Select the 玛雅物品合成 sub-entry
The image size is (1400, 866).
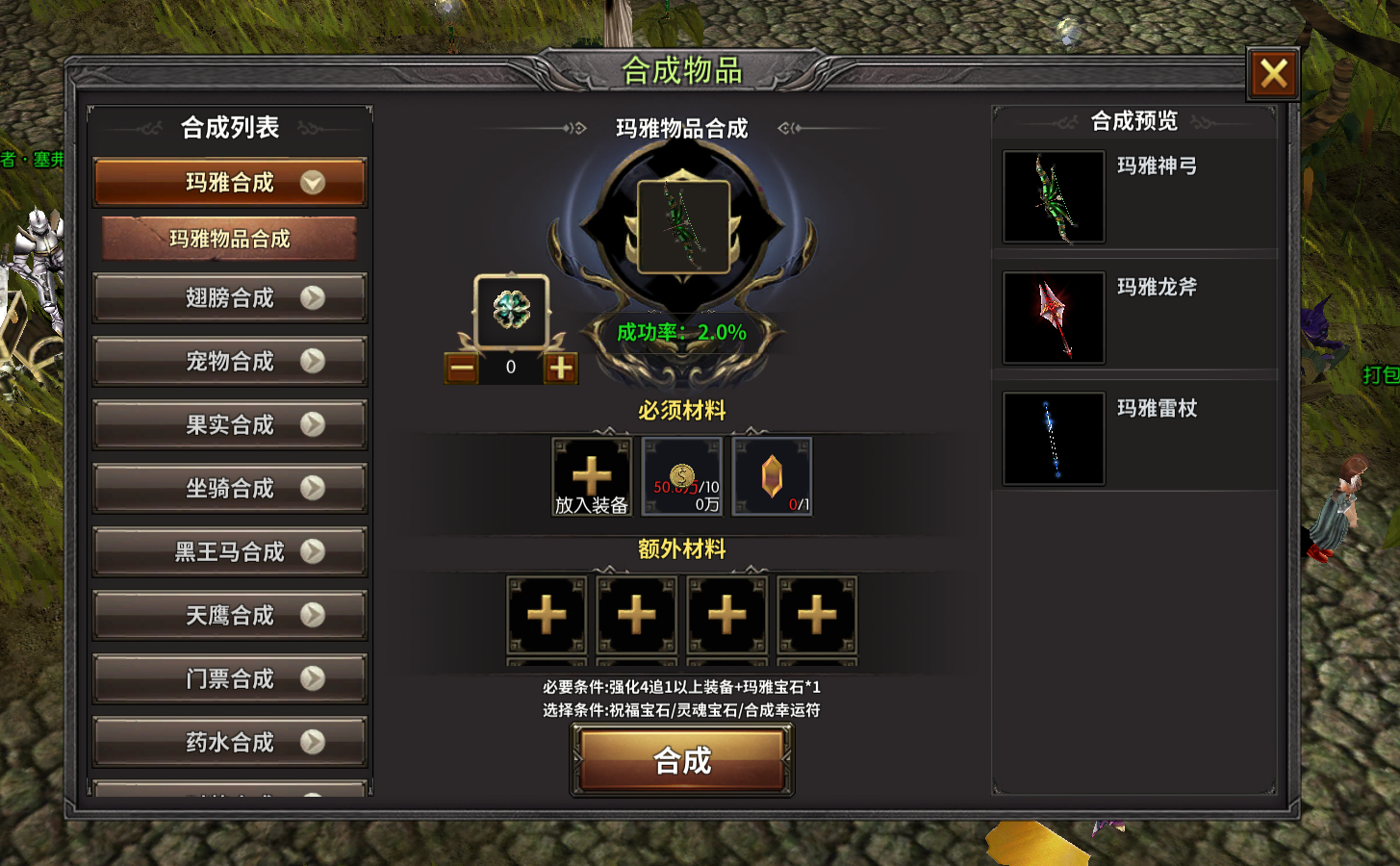click(x=230, y=239)
